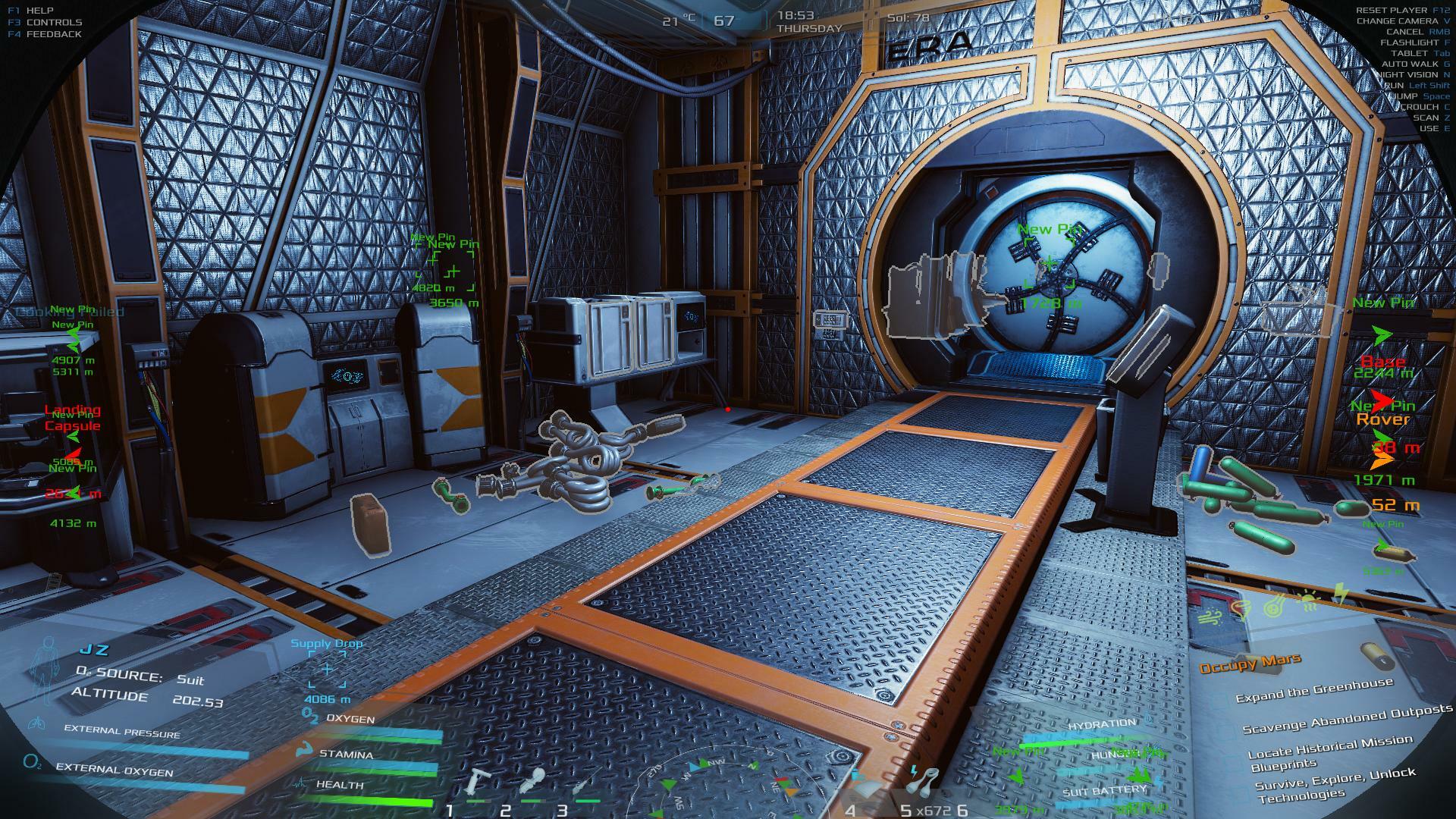Choose the second hotbar tool slot

pos(533,781)
